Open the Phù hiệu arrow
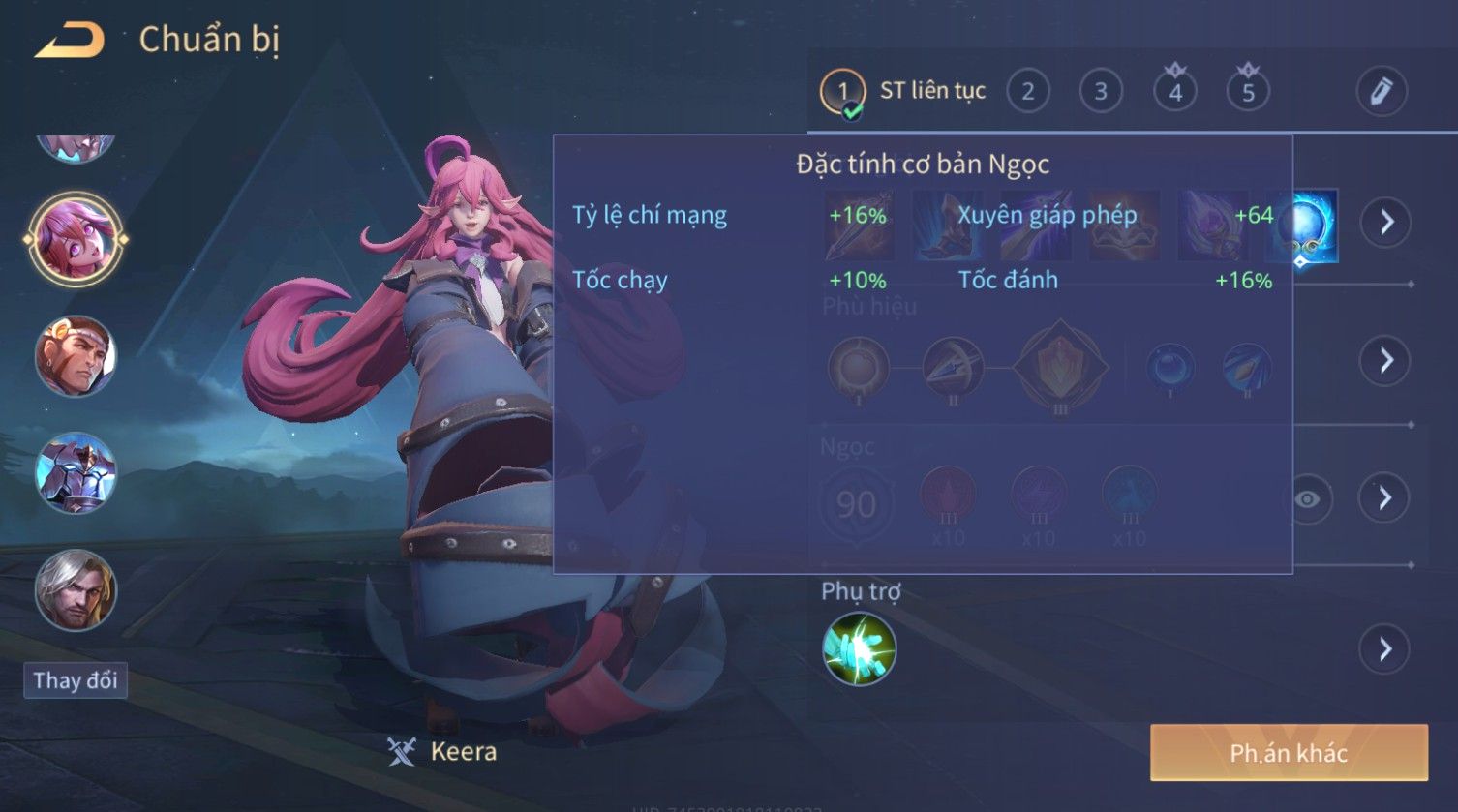The image size is (1458, 812). (1385, 360)
